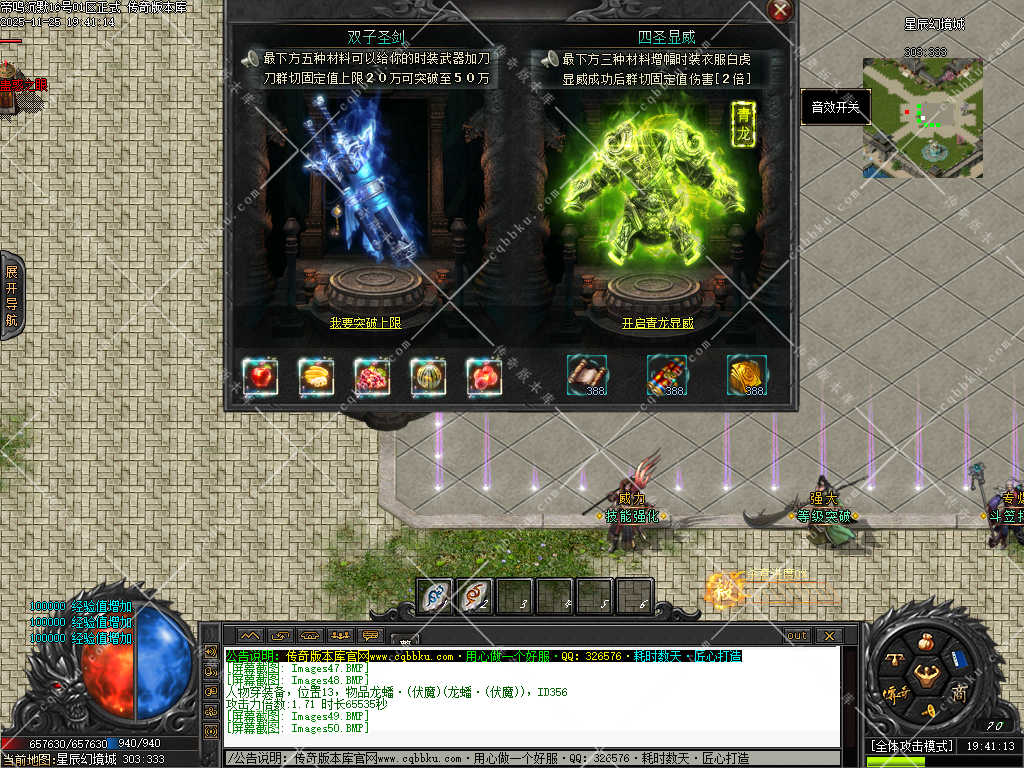The width and height of the screenshot is (1024, 768).
Task: Click the chat panel's out button
Action: click(x=797, y=635)
